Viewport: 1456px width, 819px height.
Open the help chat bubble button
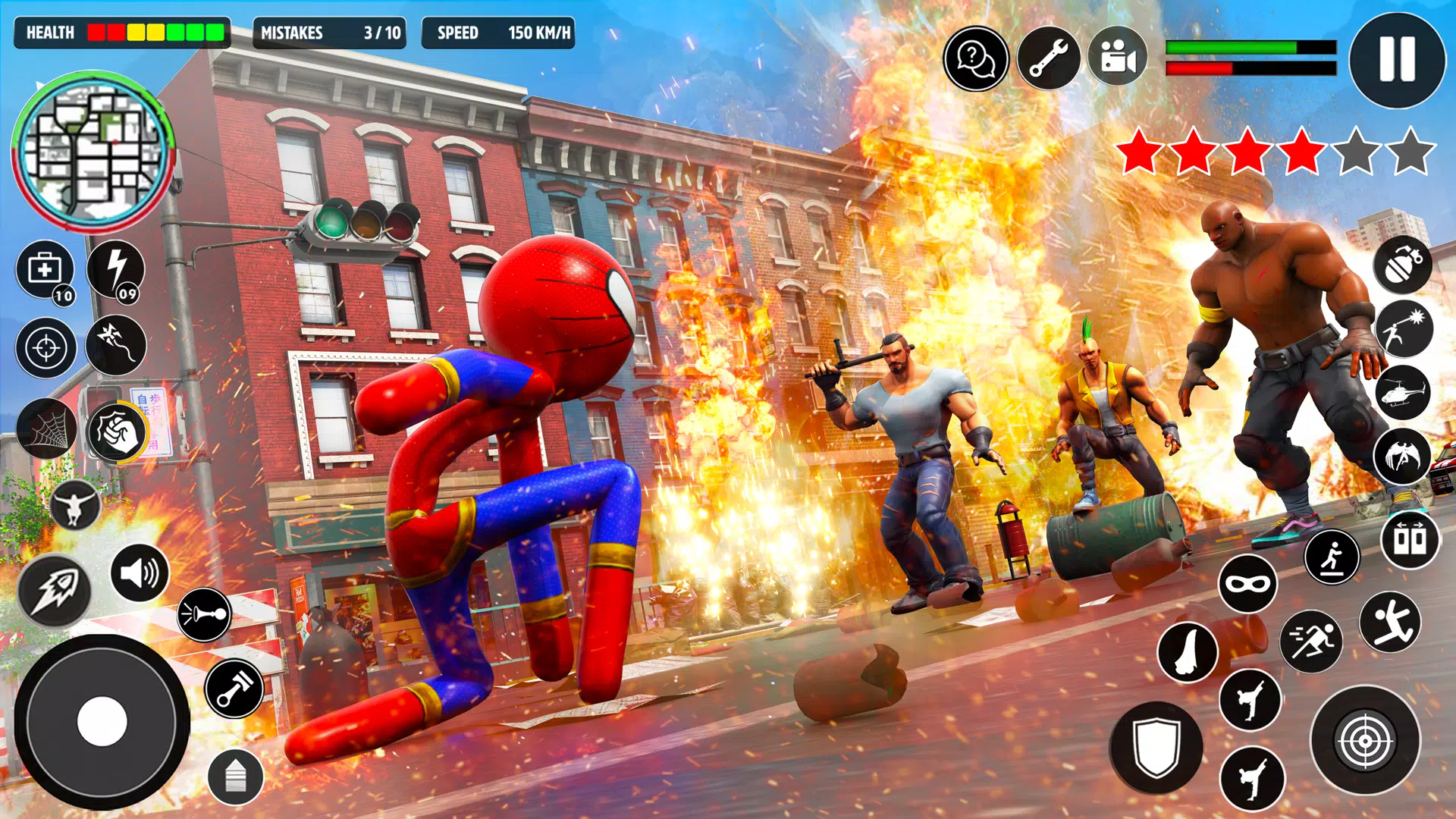click(975, 58)
